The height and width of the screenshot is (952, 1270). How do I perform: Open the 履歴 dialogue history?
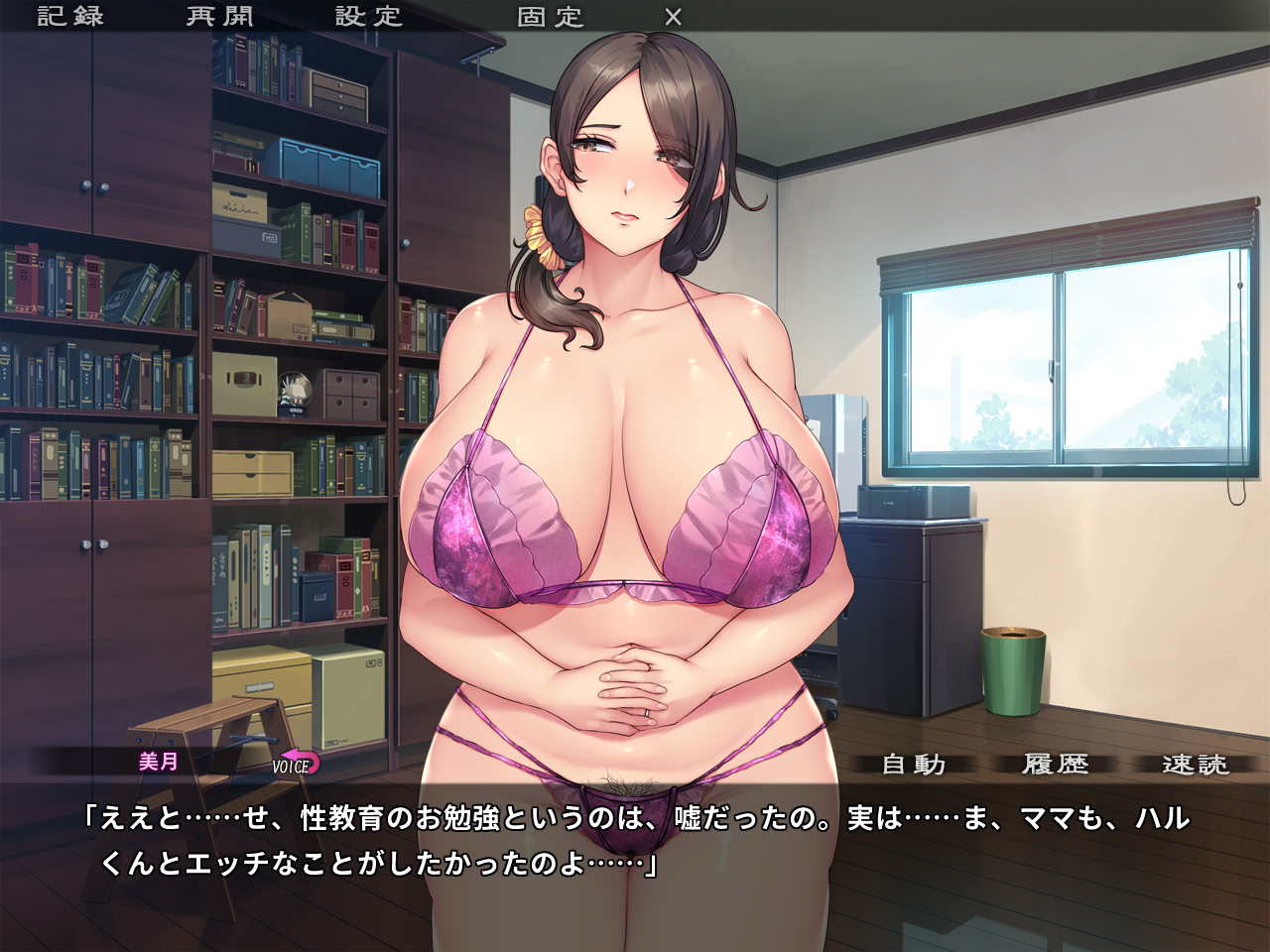point(1056,765)
